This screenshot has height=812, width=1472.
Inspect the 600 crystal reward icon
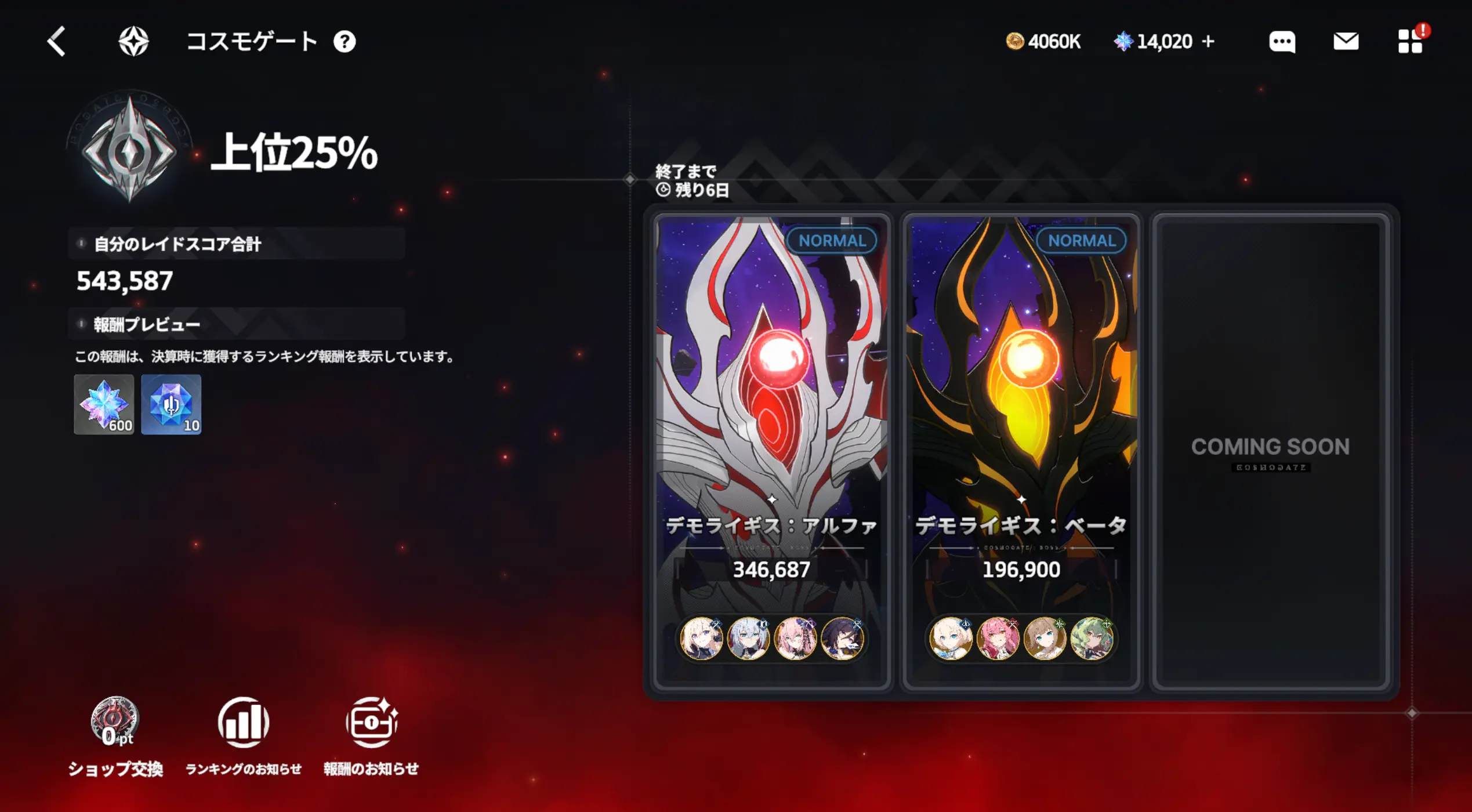[x=104, y=404]
